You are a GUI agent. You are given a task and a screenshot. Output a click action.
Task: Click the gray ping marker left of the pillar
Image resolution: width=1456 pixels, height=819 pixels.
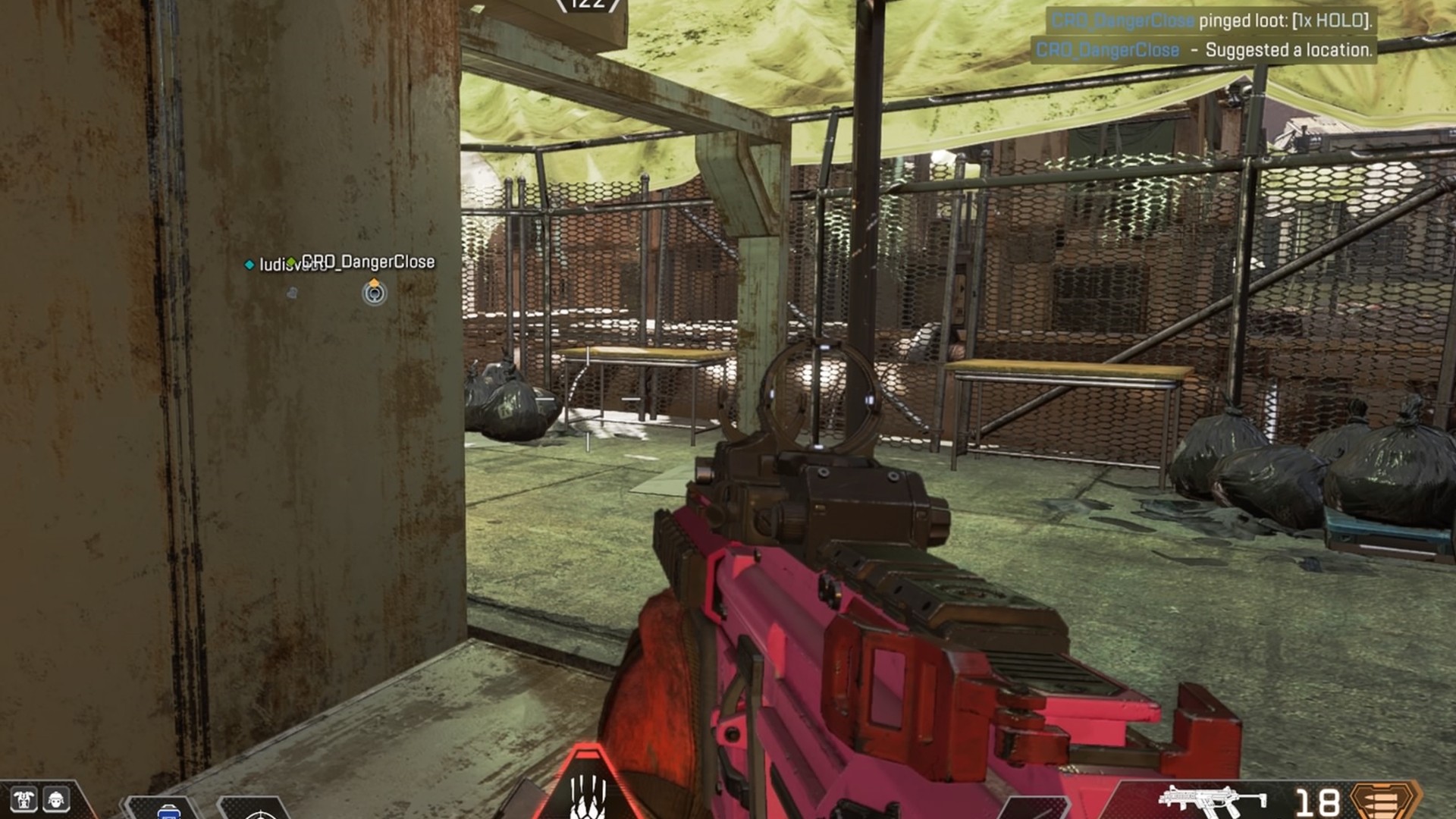coord(292,293)
